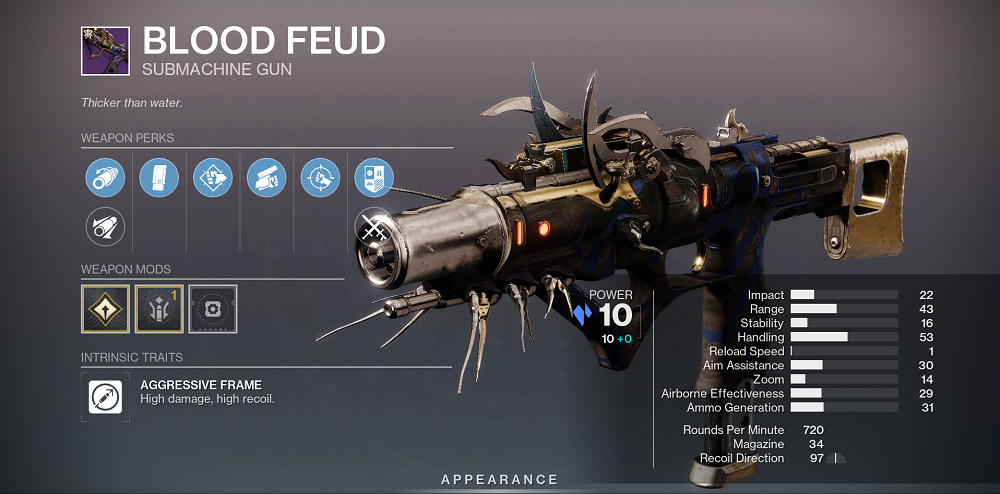
Task: Click the Blood Feud weapon thumbnail
Action: [x=105, y=51]
